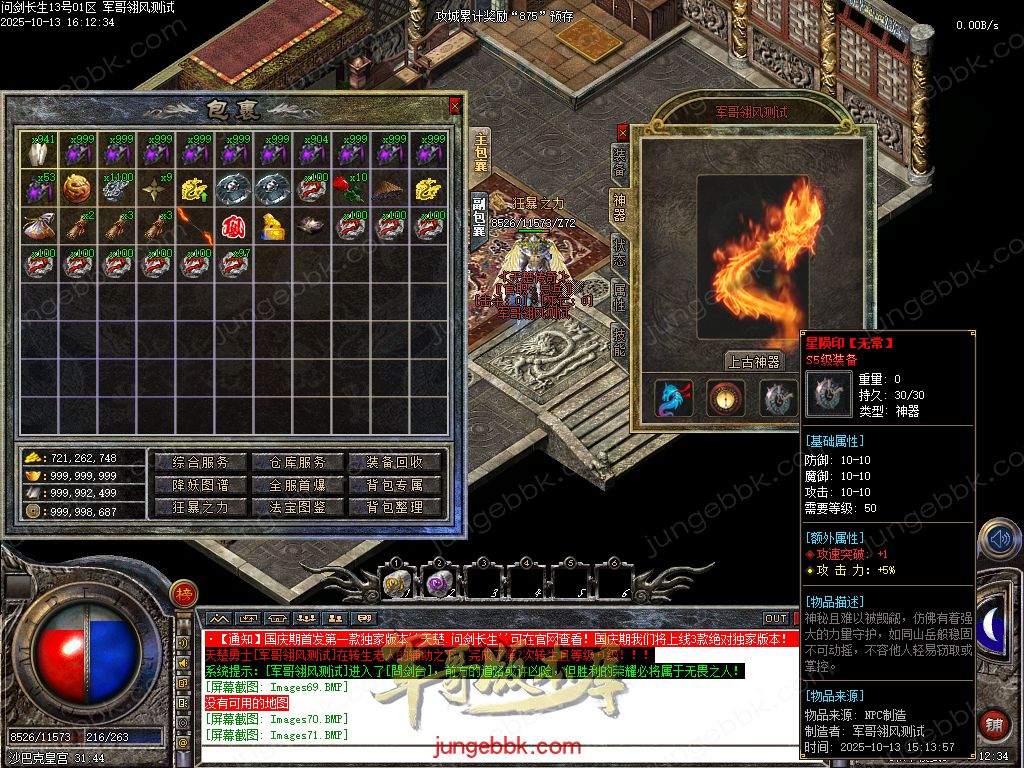This screenshot has width=1024, height=768.
Task: Close the 包裹 inventory window
Action: tap(455, 105)
